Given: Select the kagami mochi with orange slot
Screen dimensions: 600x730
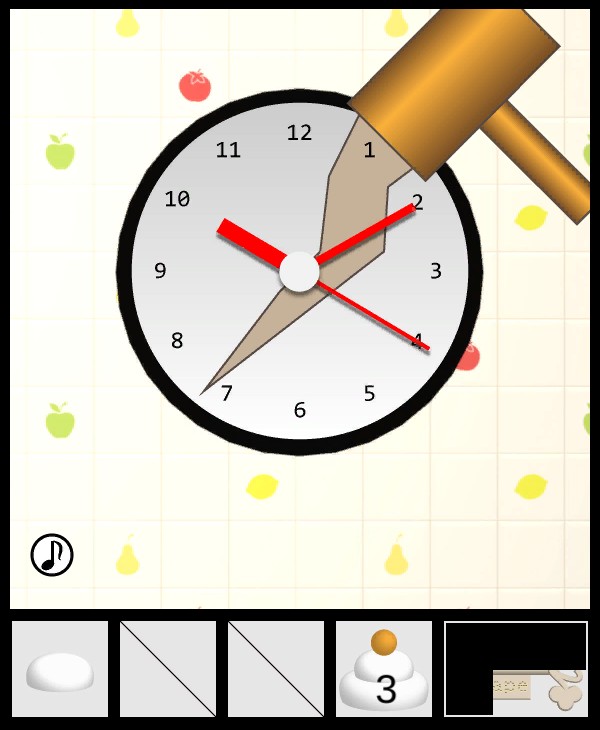Looking at the screenshot, I should [384, 669].
